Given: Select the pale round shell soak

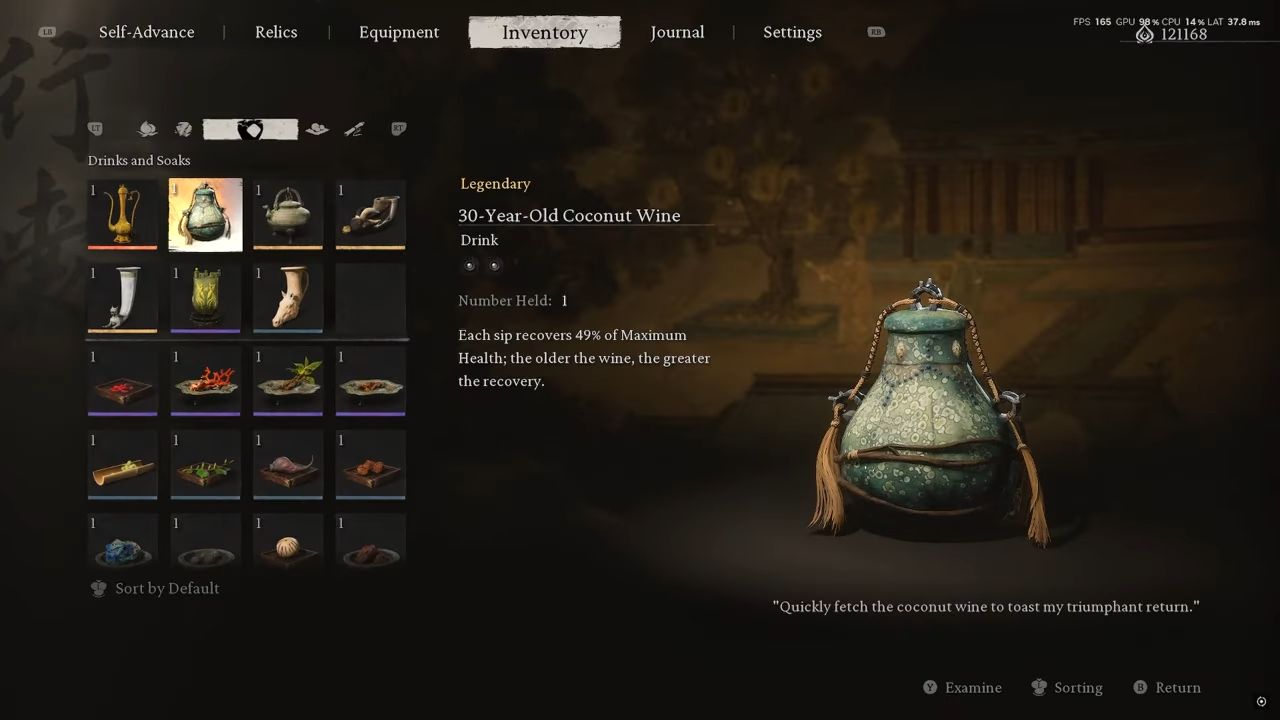Looking at the screenshot, I should point(288,543).
